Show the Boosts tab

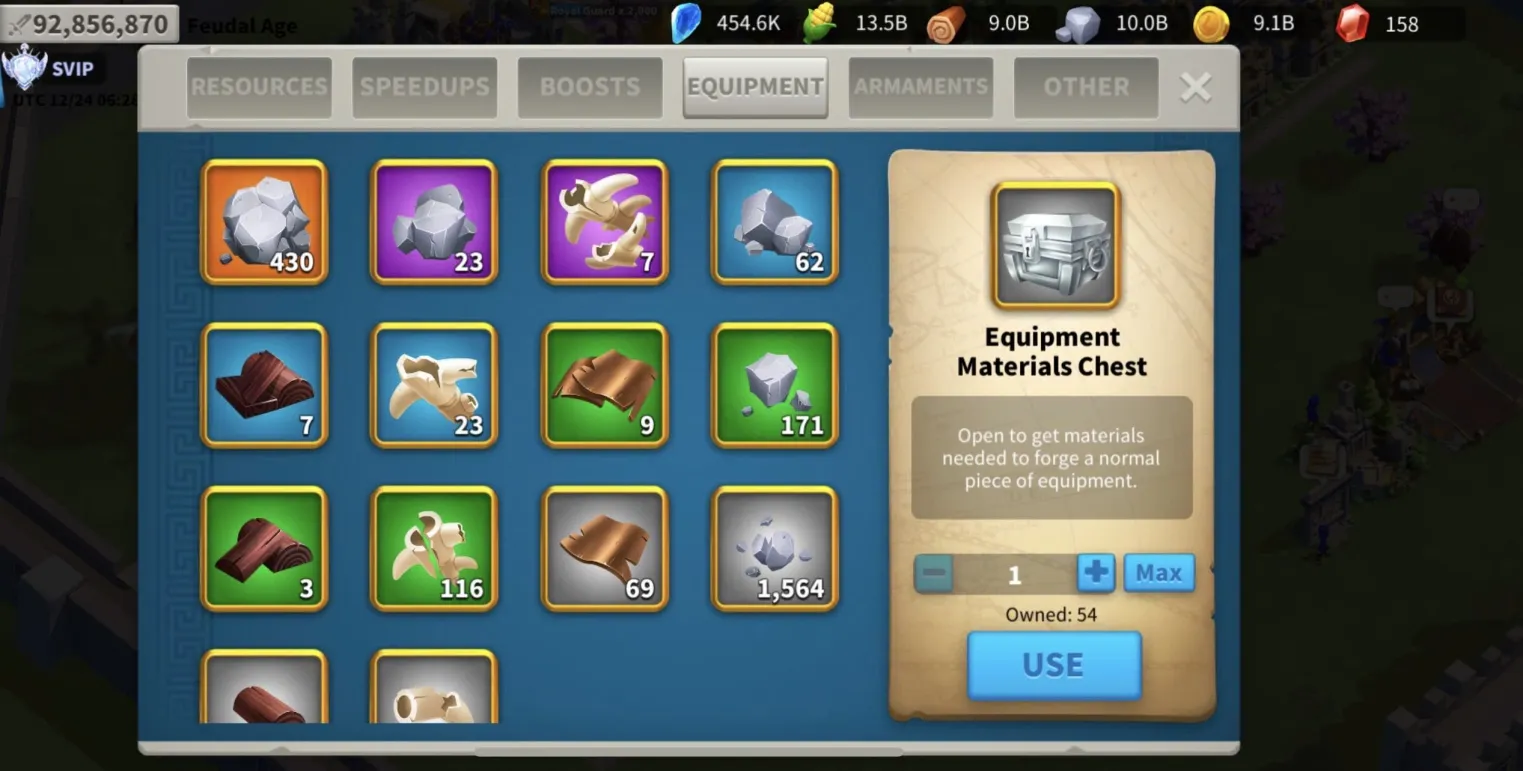[x=590, y=87]
